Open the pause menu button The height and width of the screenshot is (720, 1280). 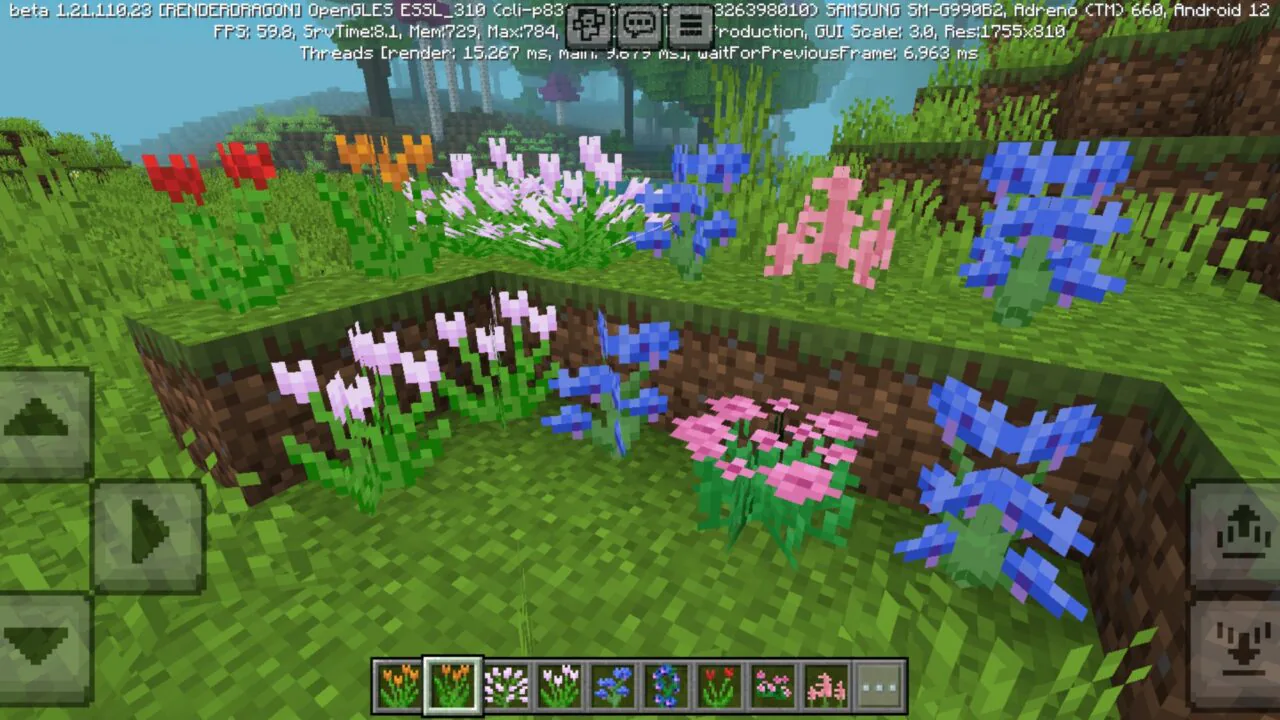tap(688, 24)
